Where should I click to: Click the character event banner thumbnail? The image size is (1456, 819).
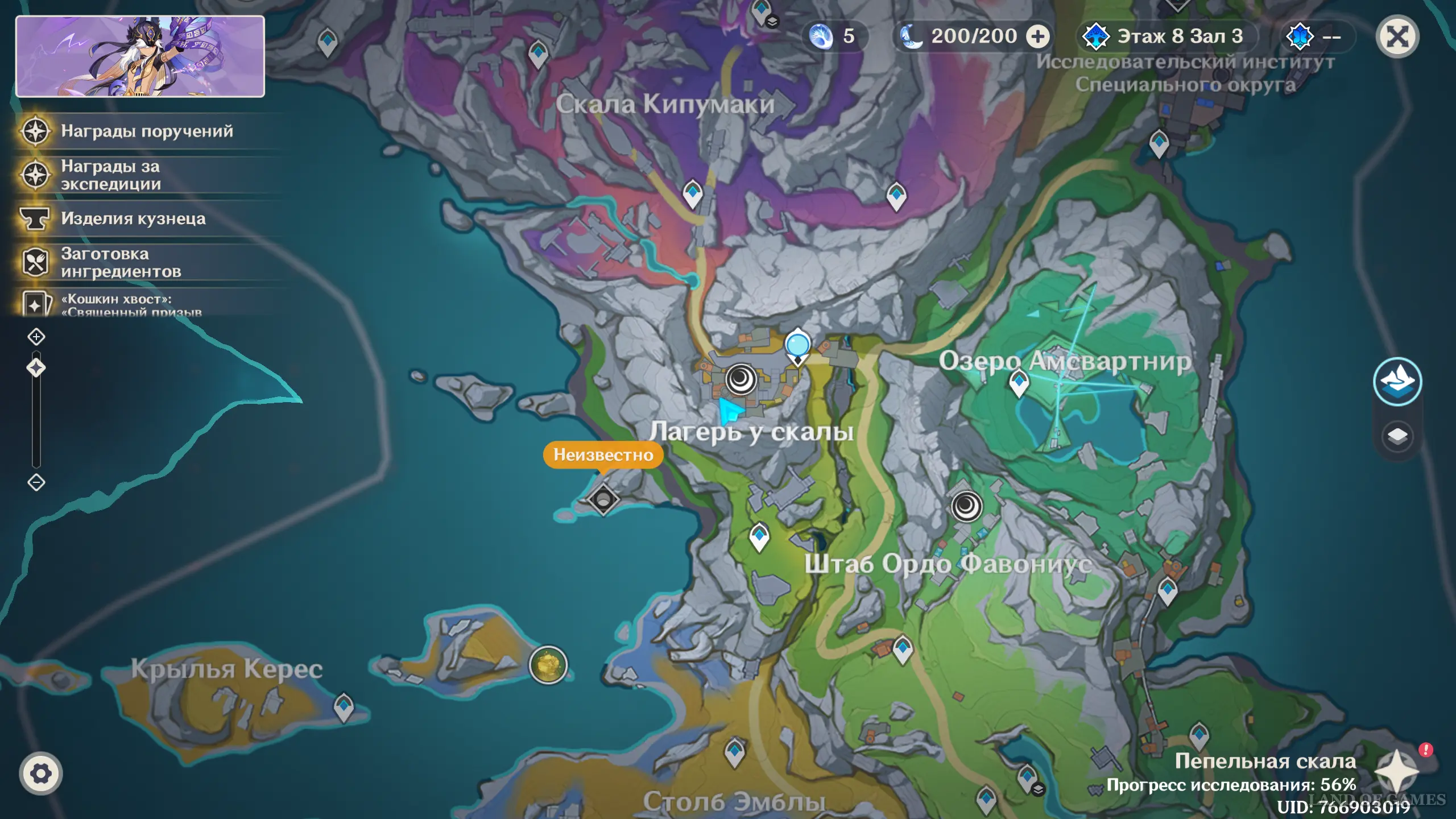(x=140, y=56)
